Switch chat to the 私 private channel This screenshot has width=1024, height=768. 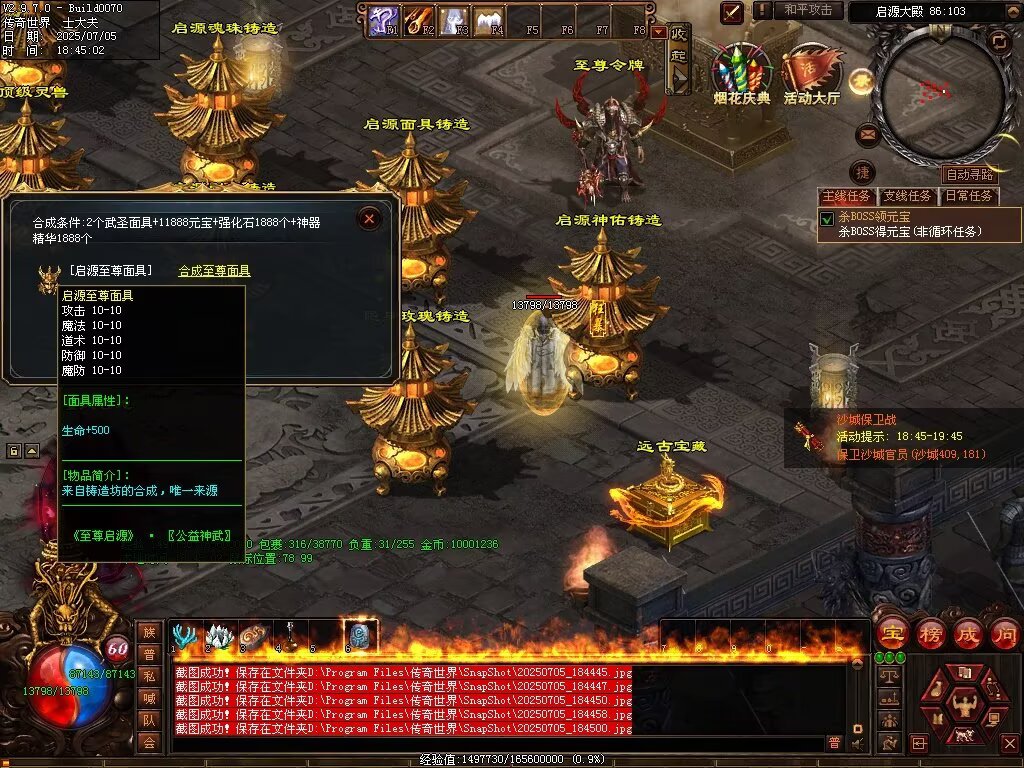149,675
